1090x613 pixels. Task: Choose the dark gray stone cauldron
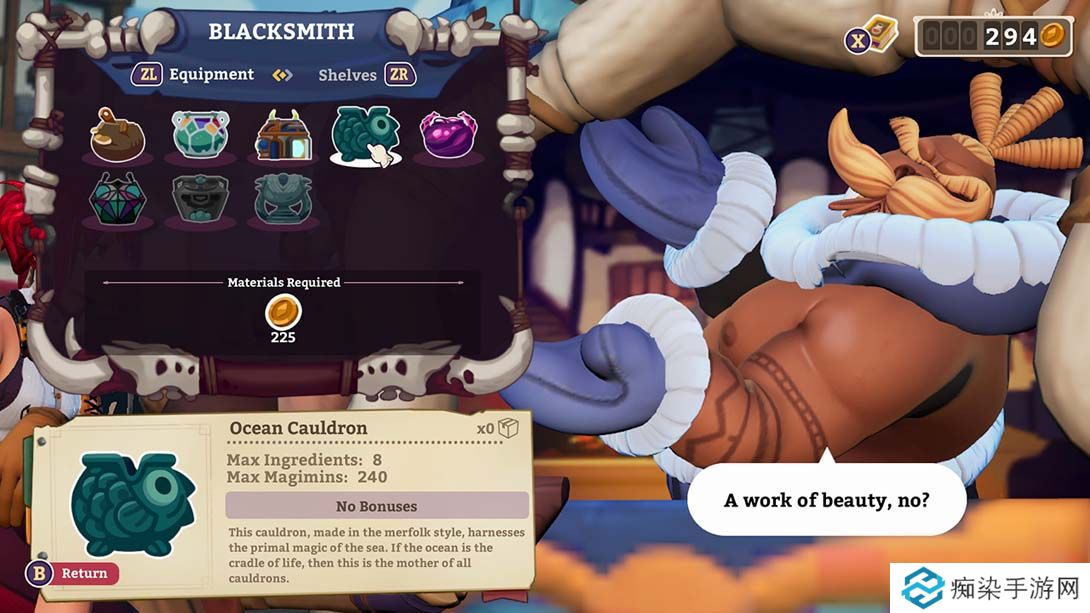(x=200, y=199)
